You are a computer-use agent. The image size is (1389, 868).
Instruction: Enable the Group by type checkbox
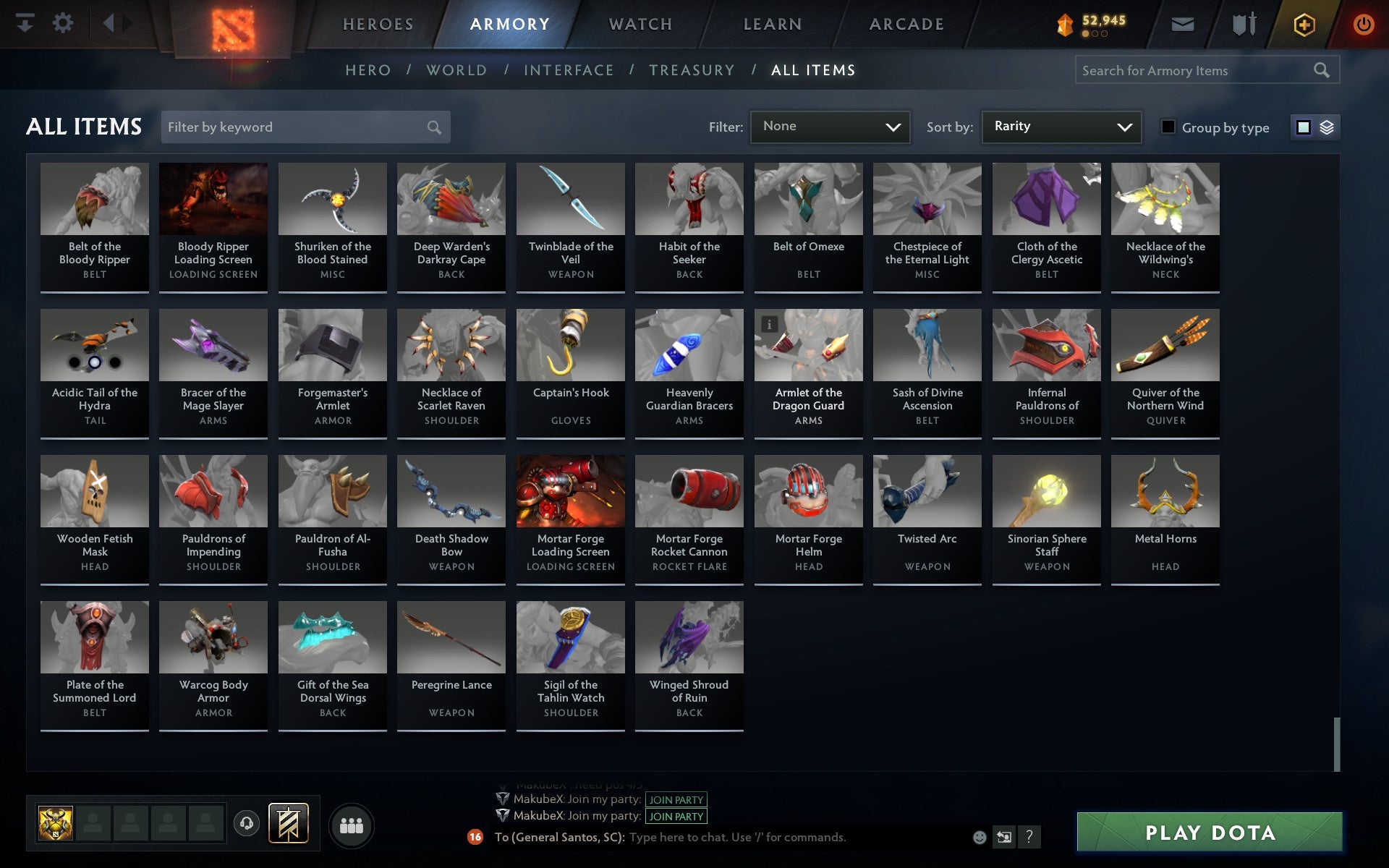pos(1168,127)
